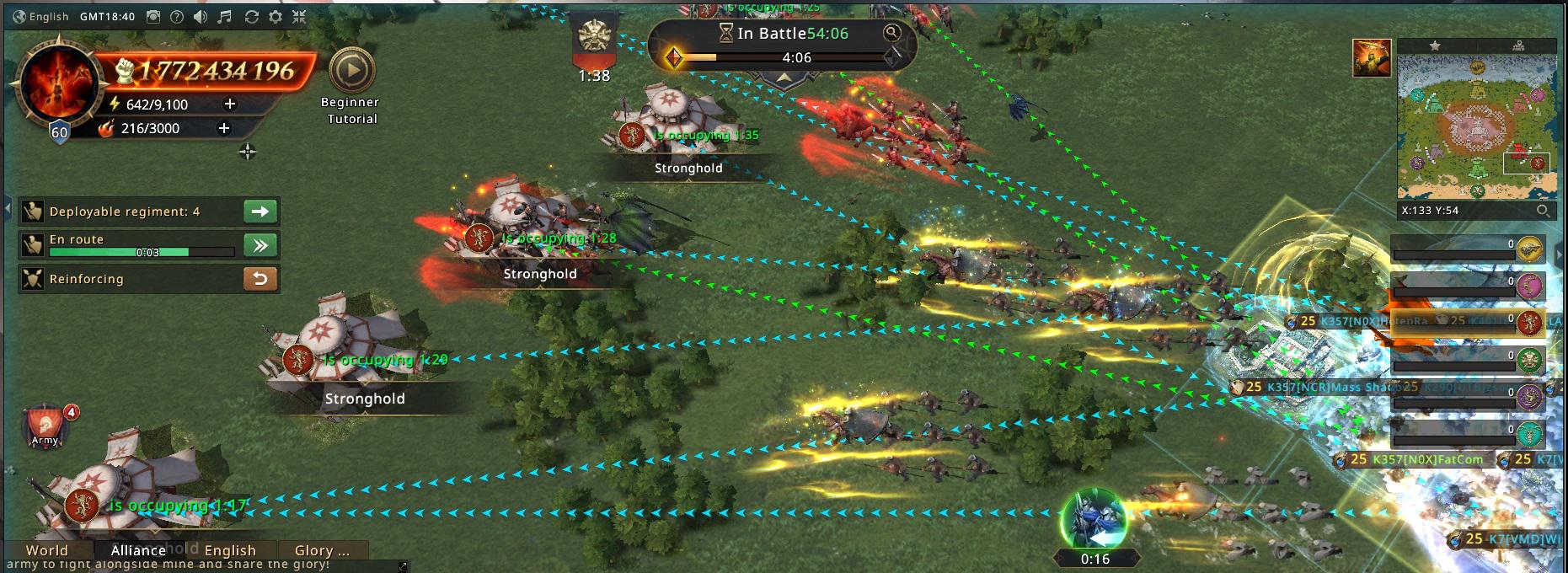Switch to the Glory chat tab

(322, 550)
